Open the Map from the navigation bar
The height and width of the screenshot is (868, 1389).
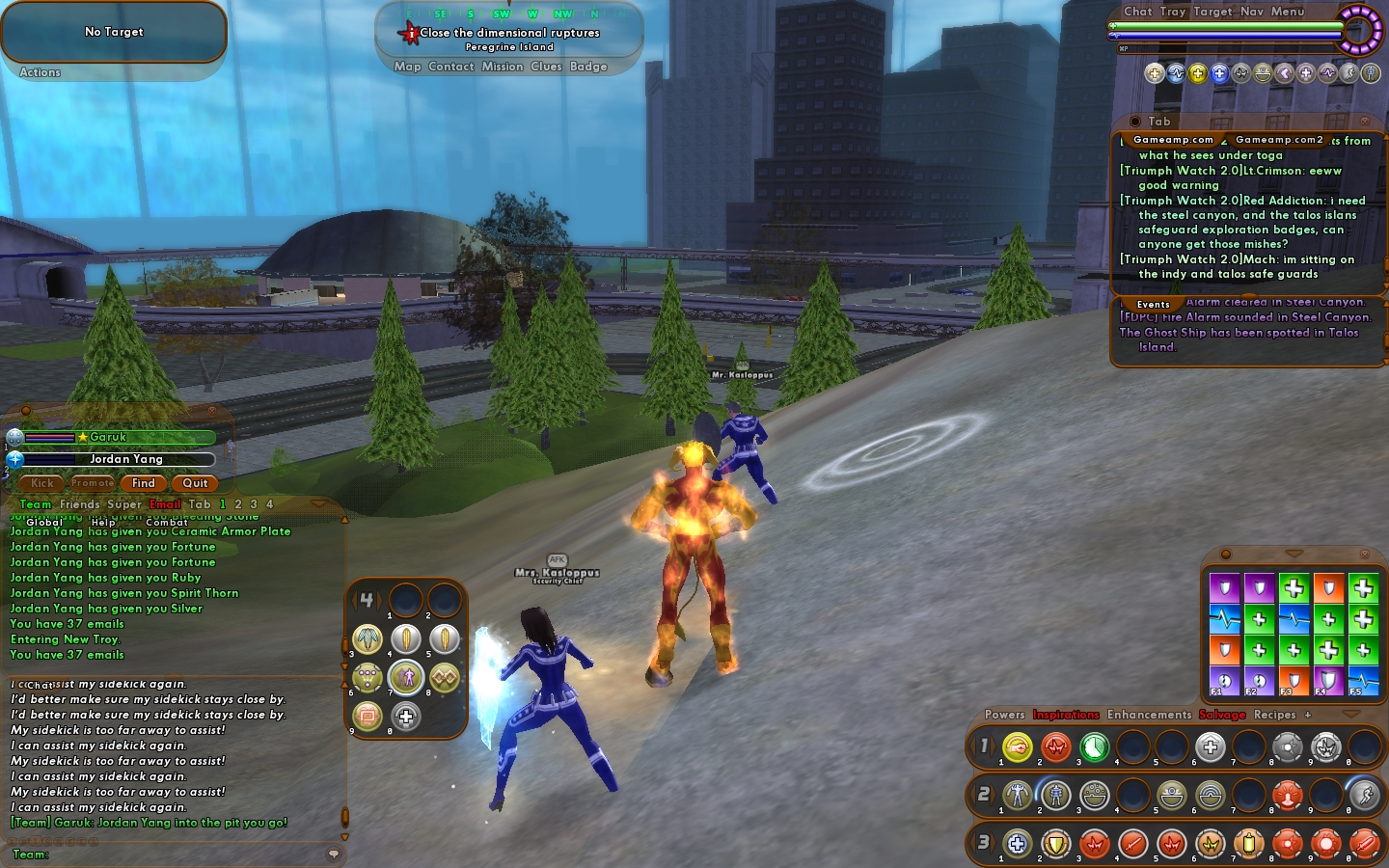[407, 67]
